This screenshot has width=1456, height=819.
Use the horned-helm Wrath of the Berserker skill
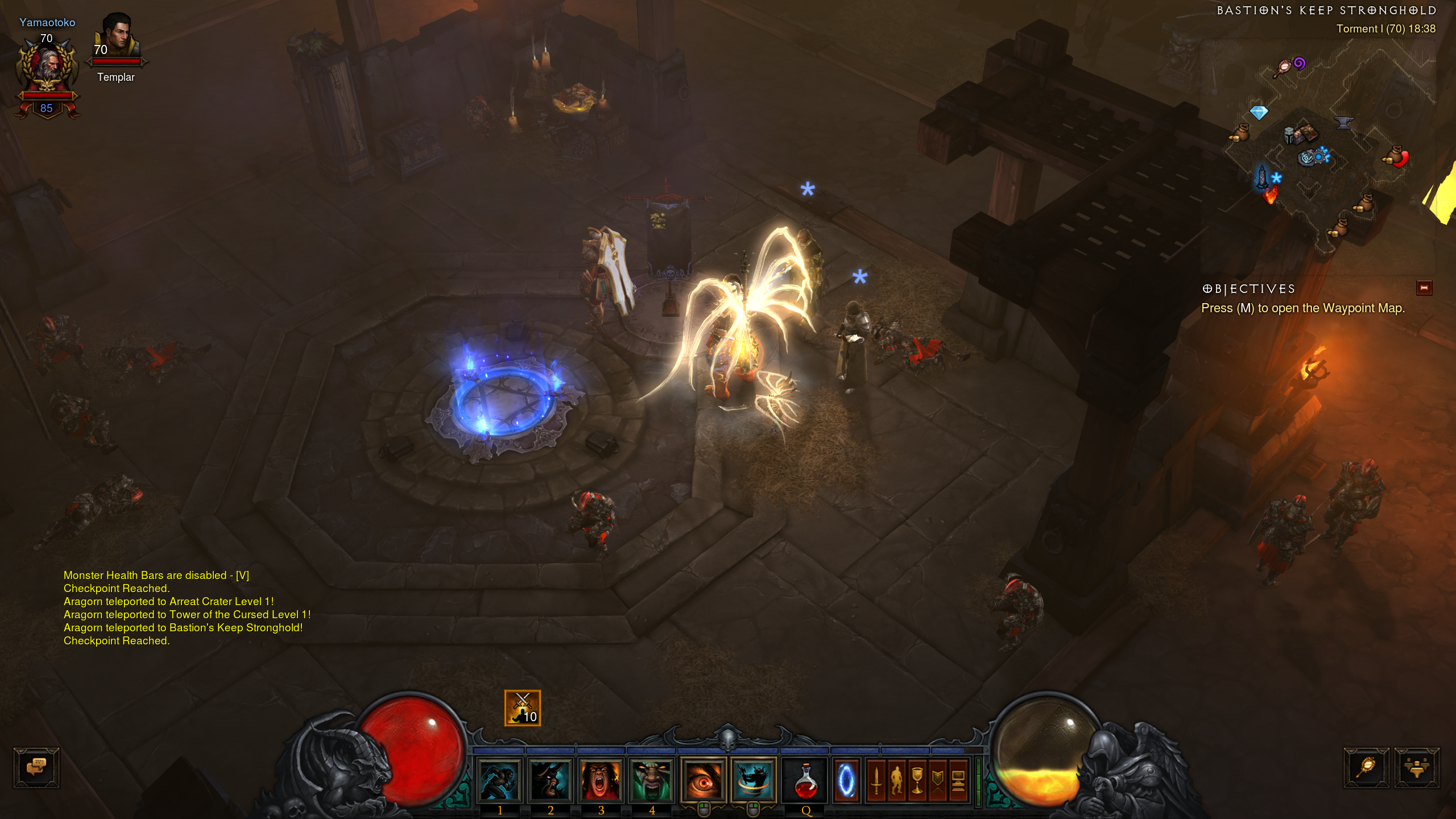tap(550, 780)
